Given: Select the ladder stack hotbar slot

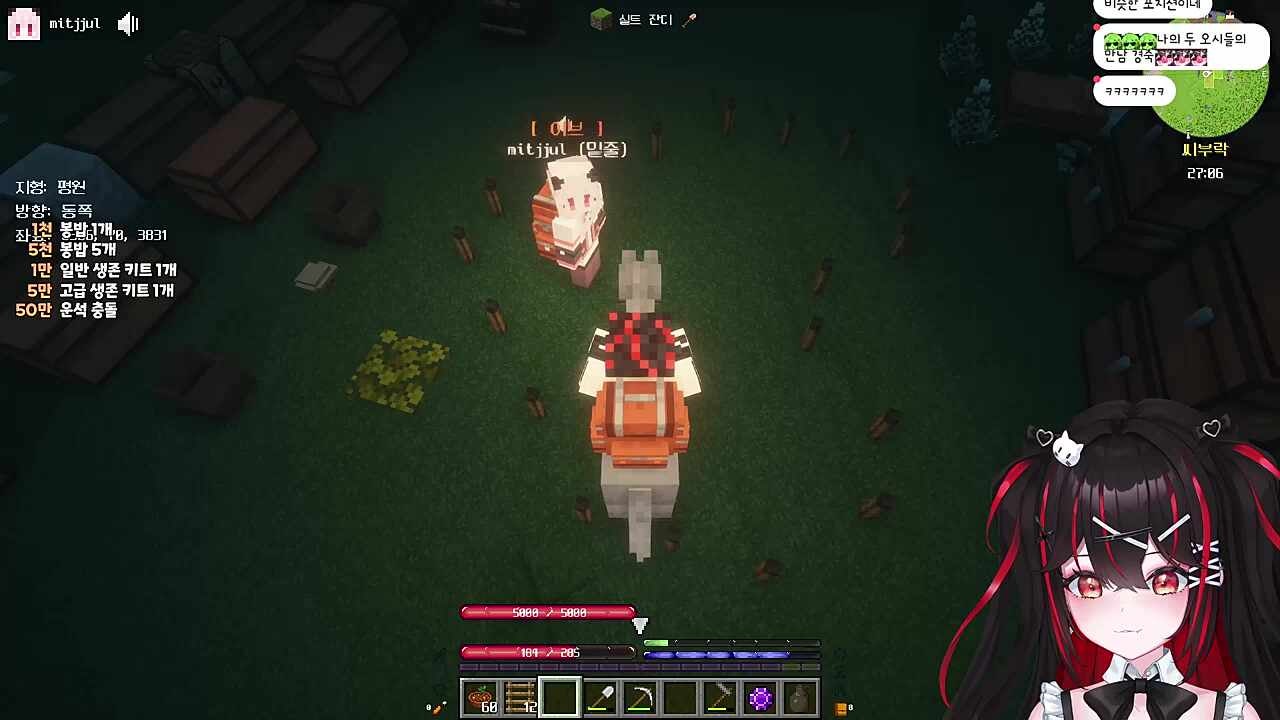Looking at the screenshot, I should pyautogui.click(x=520, y=698).
